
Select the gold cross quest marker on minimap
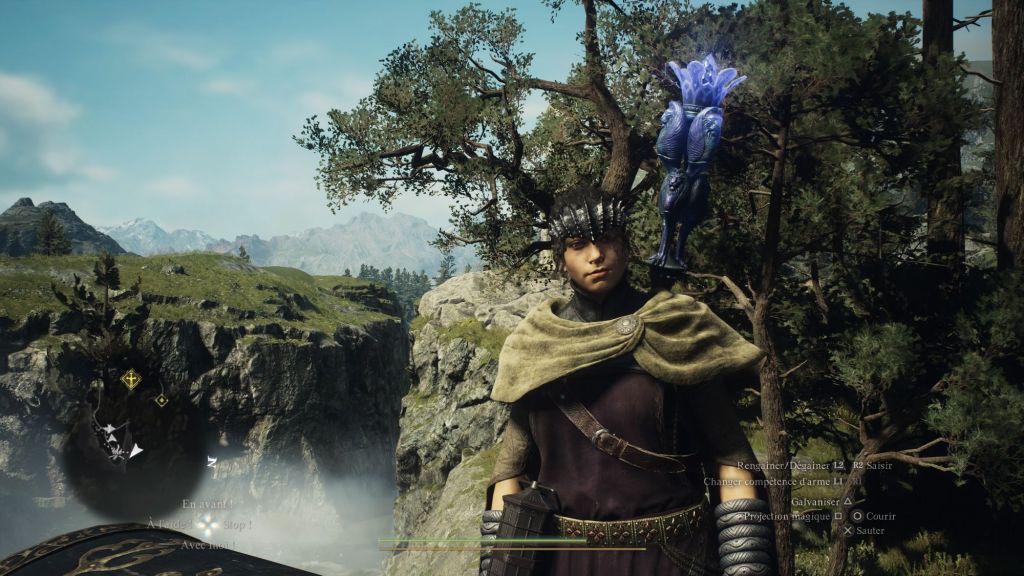tap(130, 379)
